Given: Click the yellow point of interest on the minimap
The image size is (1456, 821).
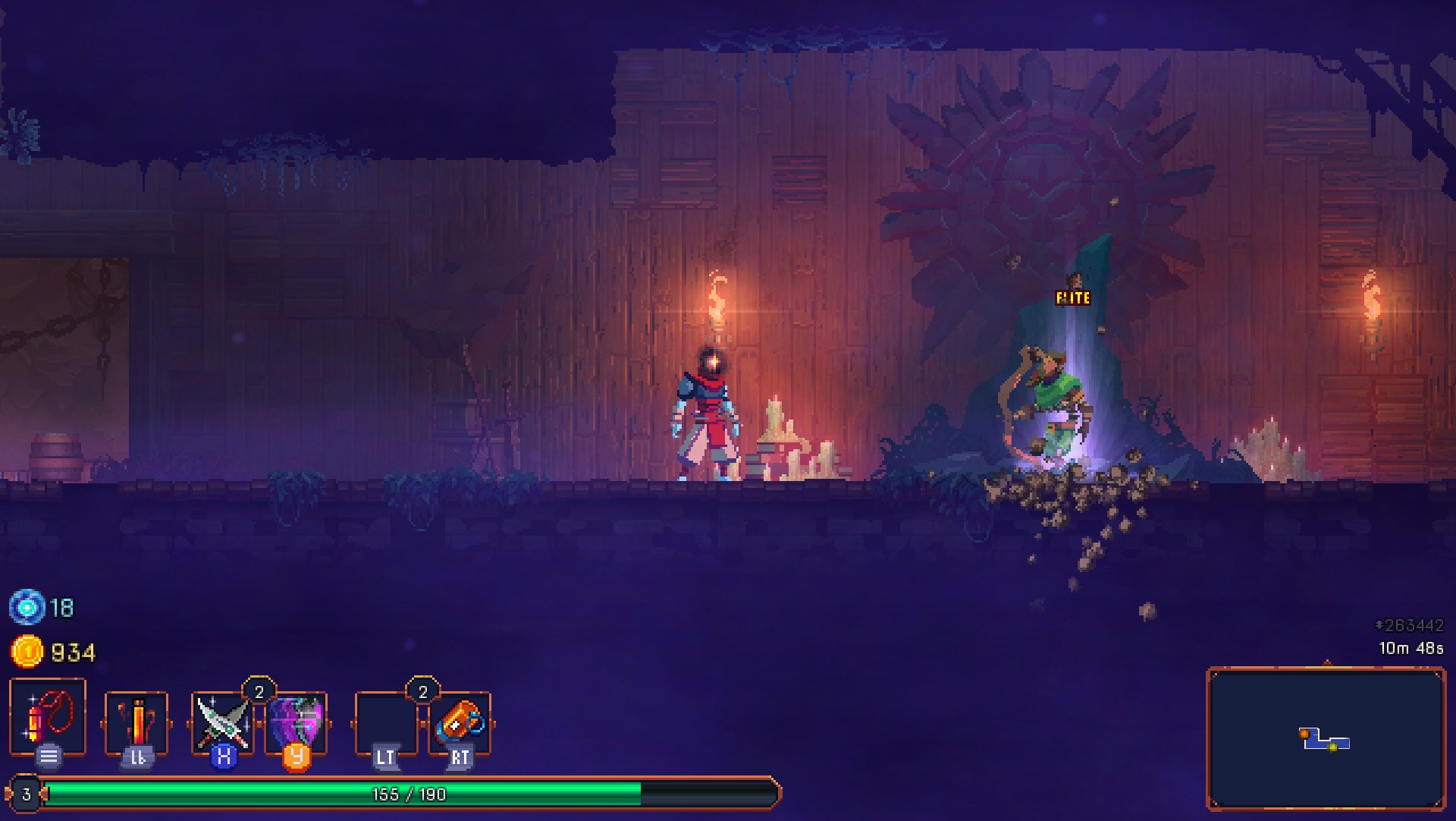Looking at the screenshot, I should click(x=1332, y=747).
